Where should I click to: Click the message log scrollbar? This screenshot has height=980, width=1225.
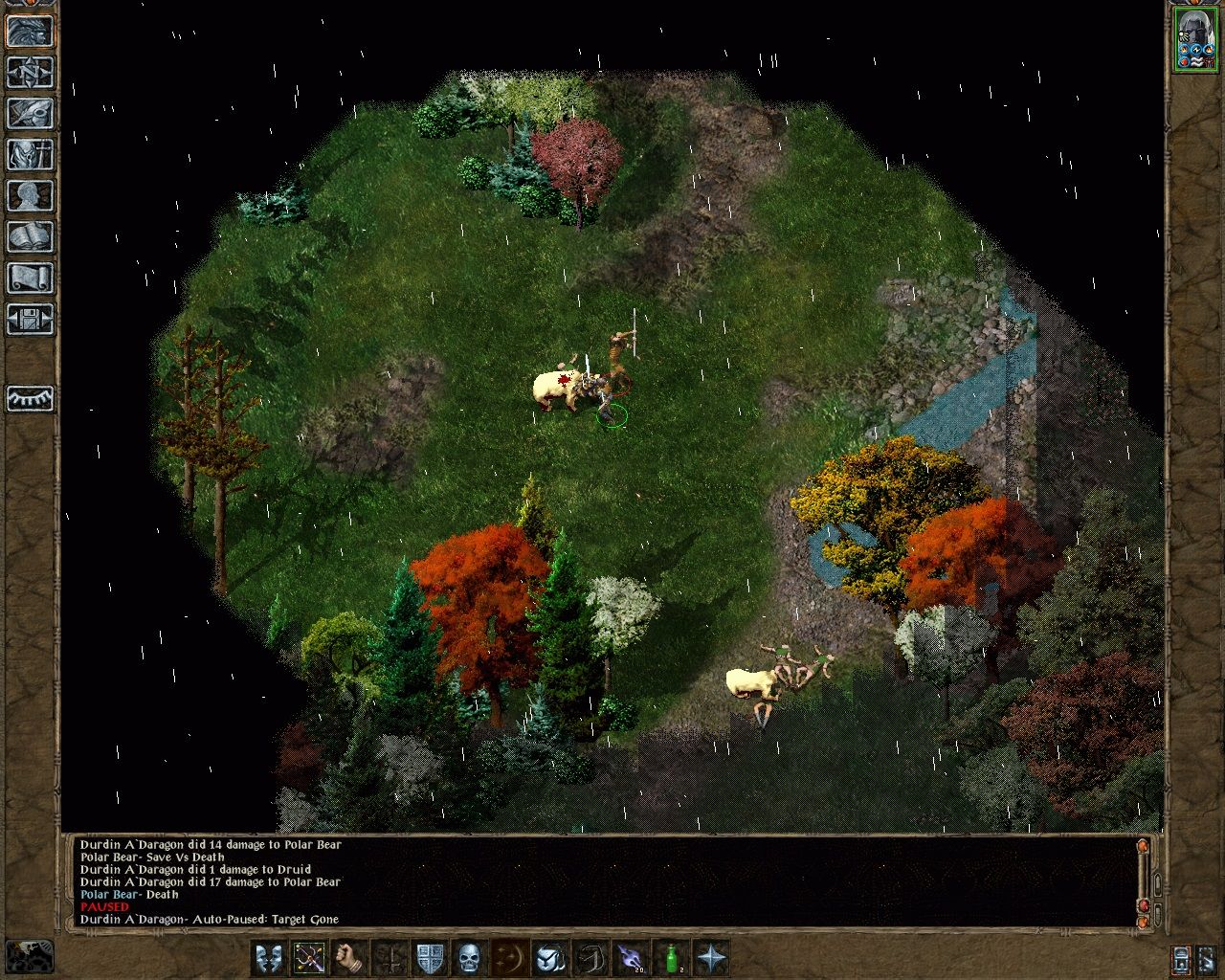click(x=1142, y=880)
